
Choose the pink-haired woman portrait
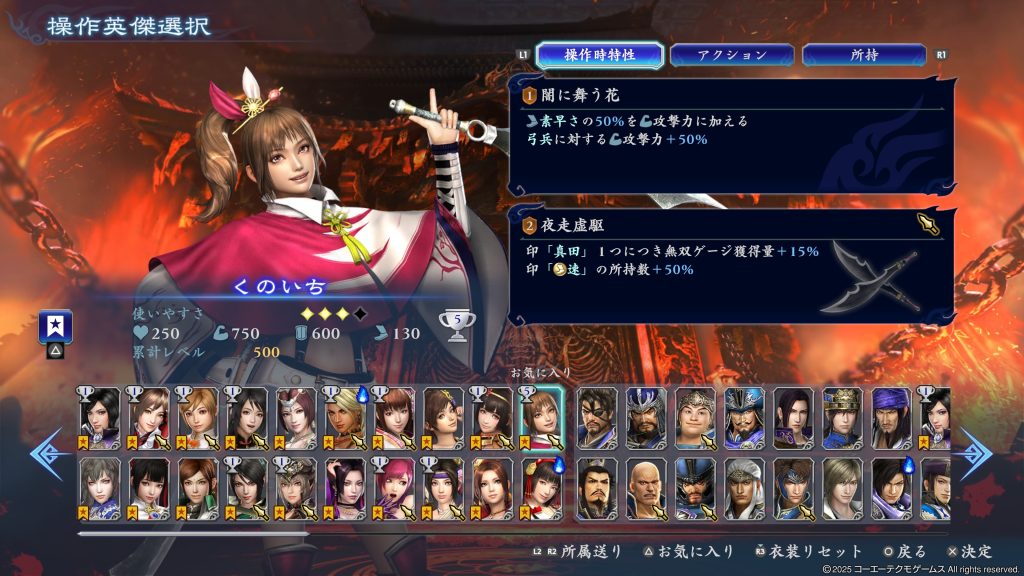coord(393,487)
